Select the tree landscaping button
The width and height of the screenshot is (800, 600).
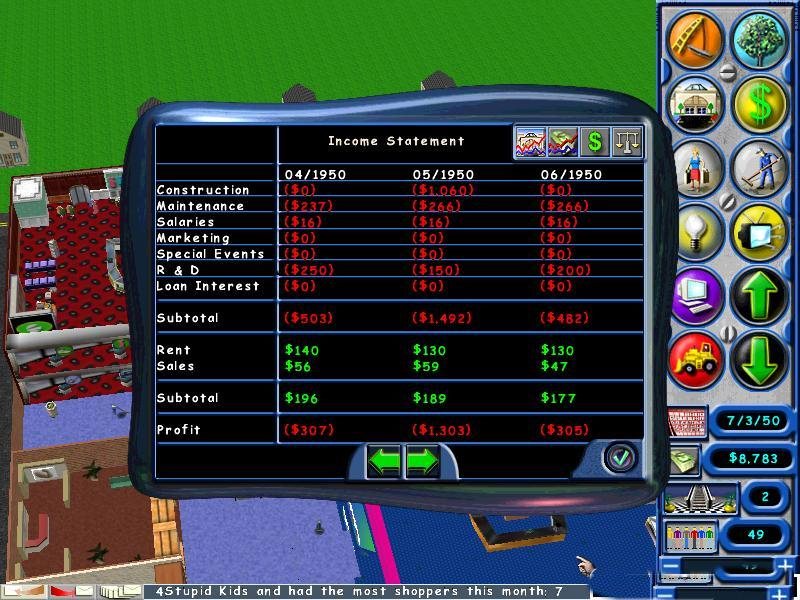point(759,38)
